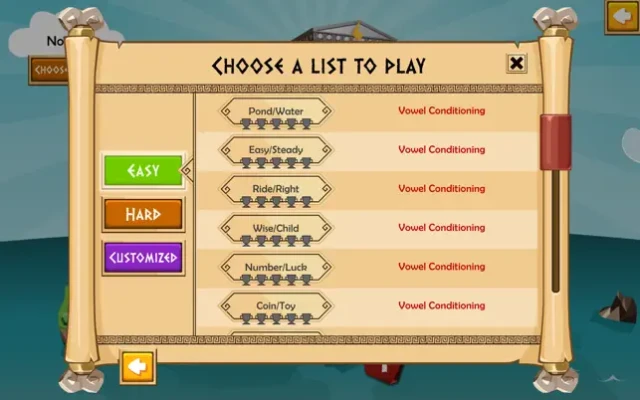Open the Customized lists tab

coord(143,258)
